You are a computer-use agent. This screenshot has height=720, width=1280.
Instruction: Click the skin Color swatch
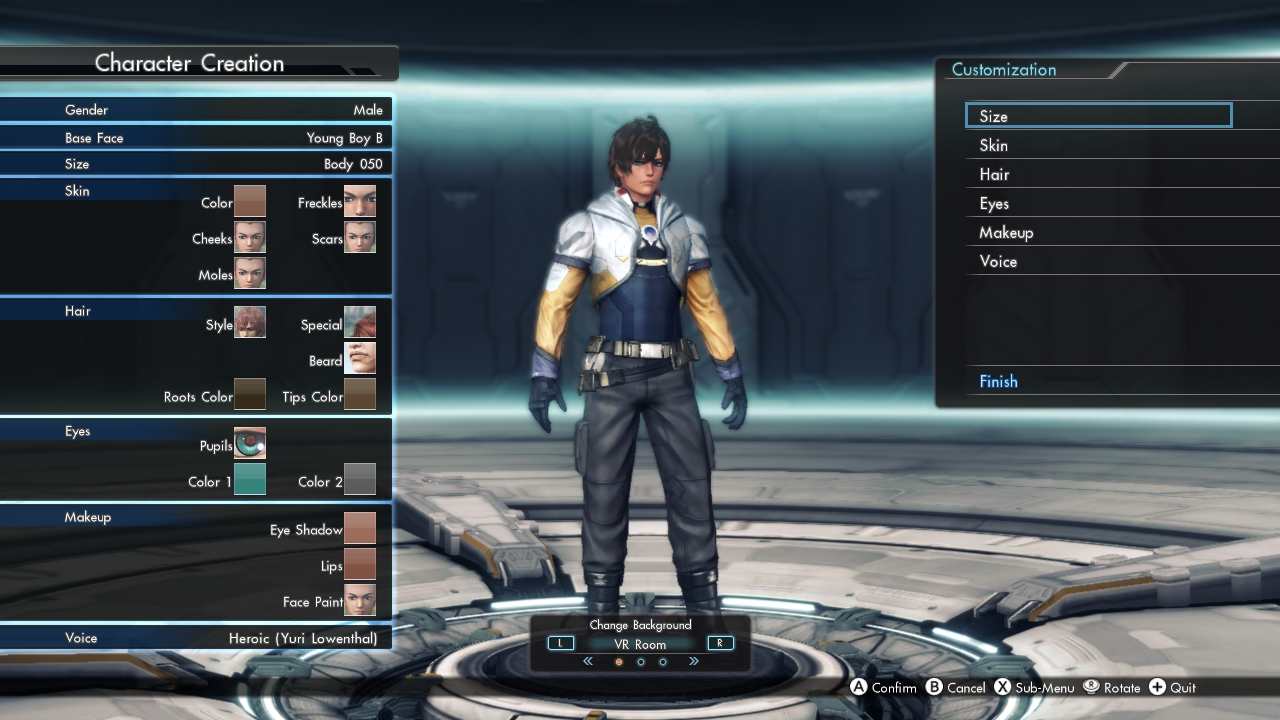tap(250, 202)
